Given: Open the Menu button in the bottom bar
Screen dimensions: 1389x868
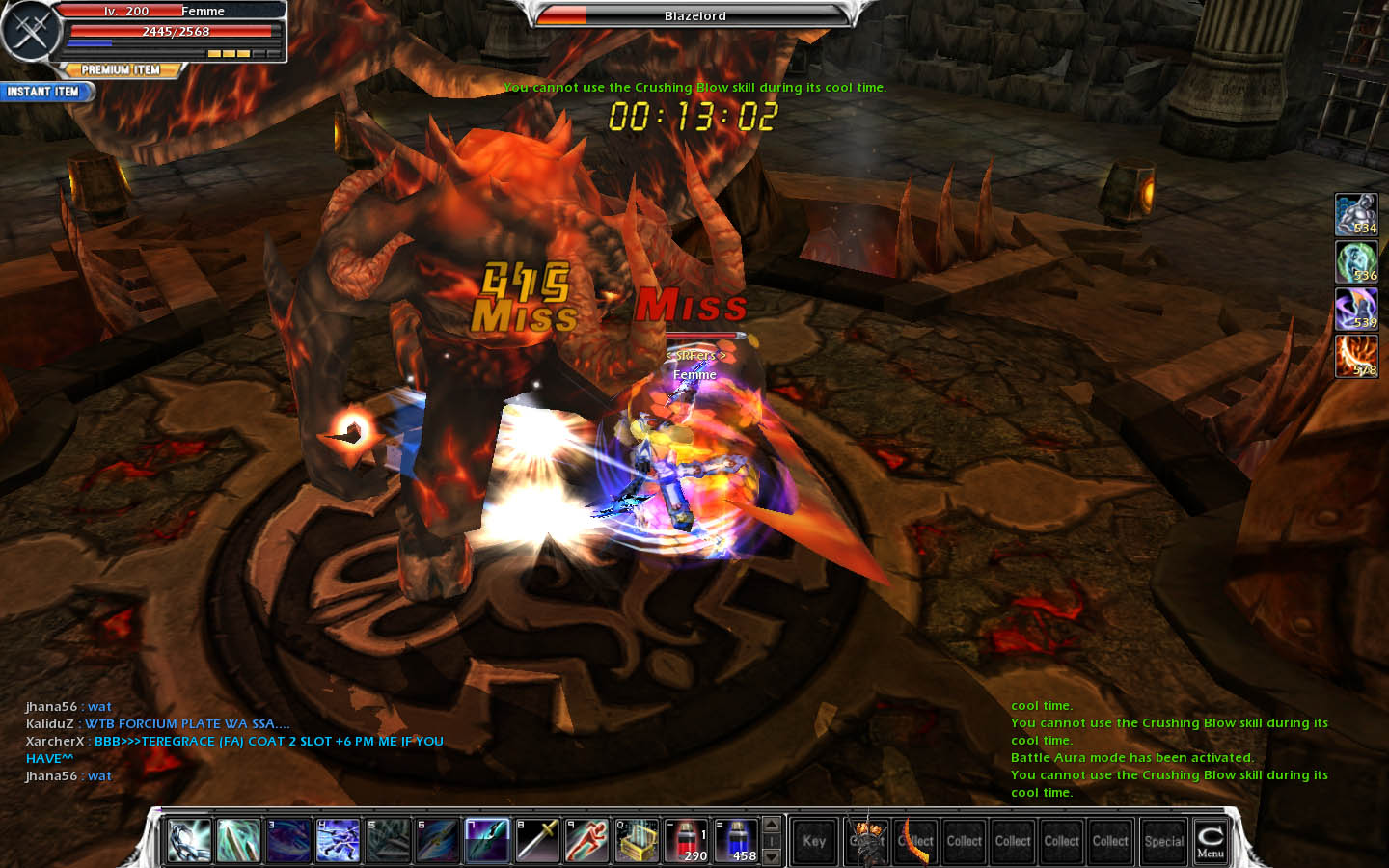Looking at the screenshot, I should point(1210,840).
